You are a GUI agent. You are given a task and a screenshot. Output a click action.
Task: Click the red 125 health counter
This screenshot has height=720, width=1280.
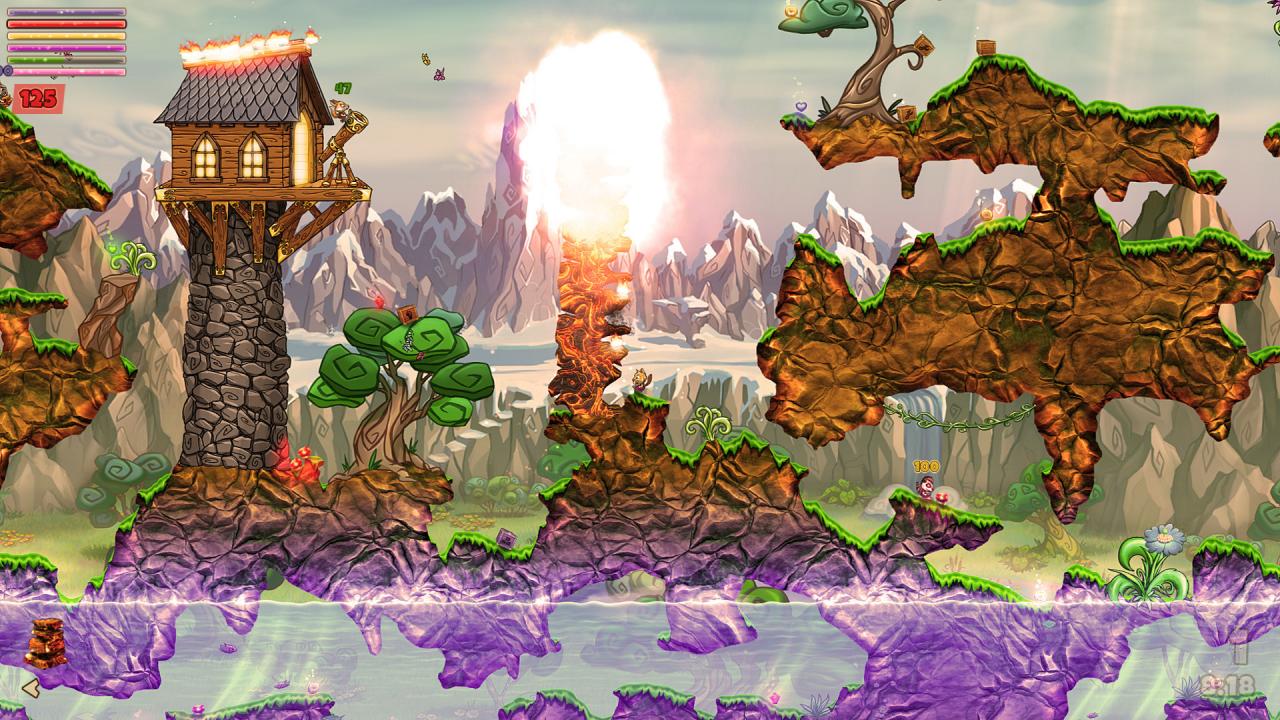[37, 97]
